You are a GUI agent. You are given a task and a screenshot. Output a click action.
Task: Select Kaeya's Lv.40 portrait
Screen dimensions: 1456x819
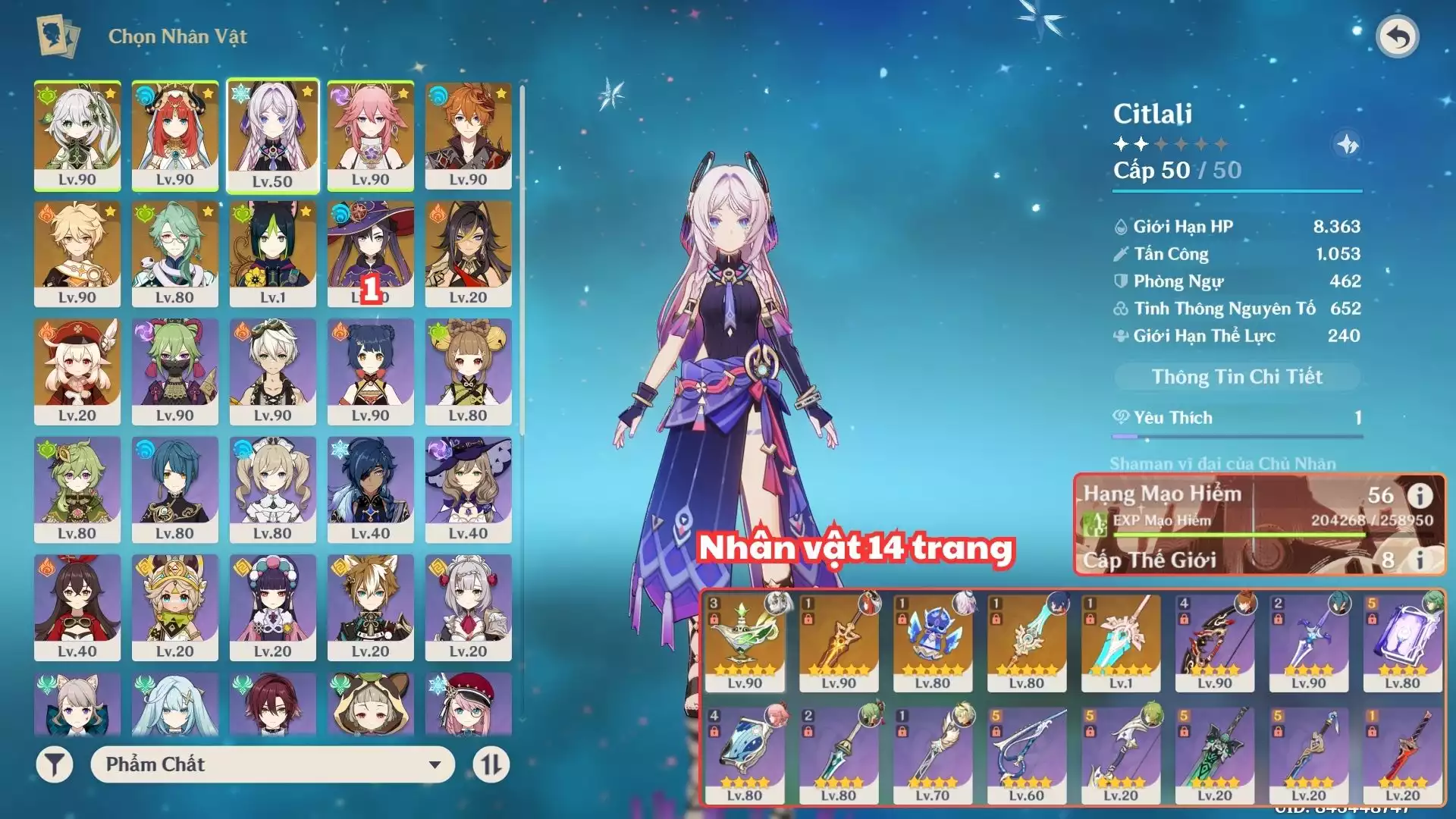(370, 489)
